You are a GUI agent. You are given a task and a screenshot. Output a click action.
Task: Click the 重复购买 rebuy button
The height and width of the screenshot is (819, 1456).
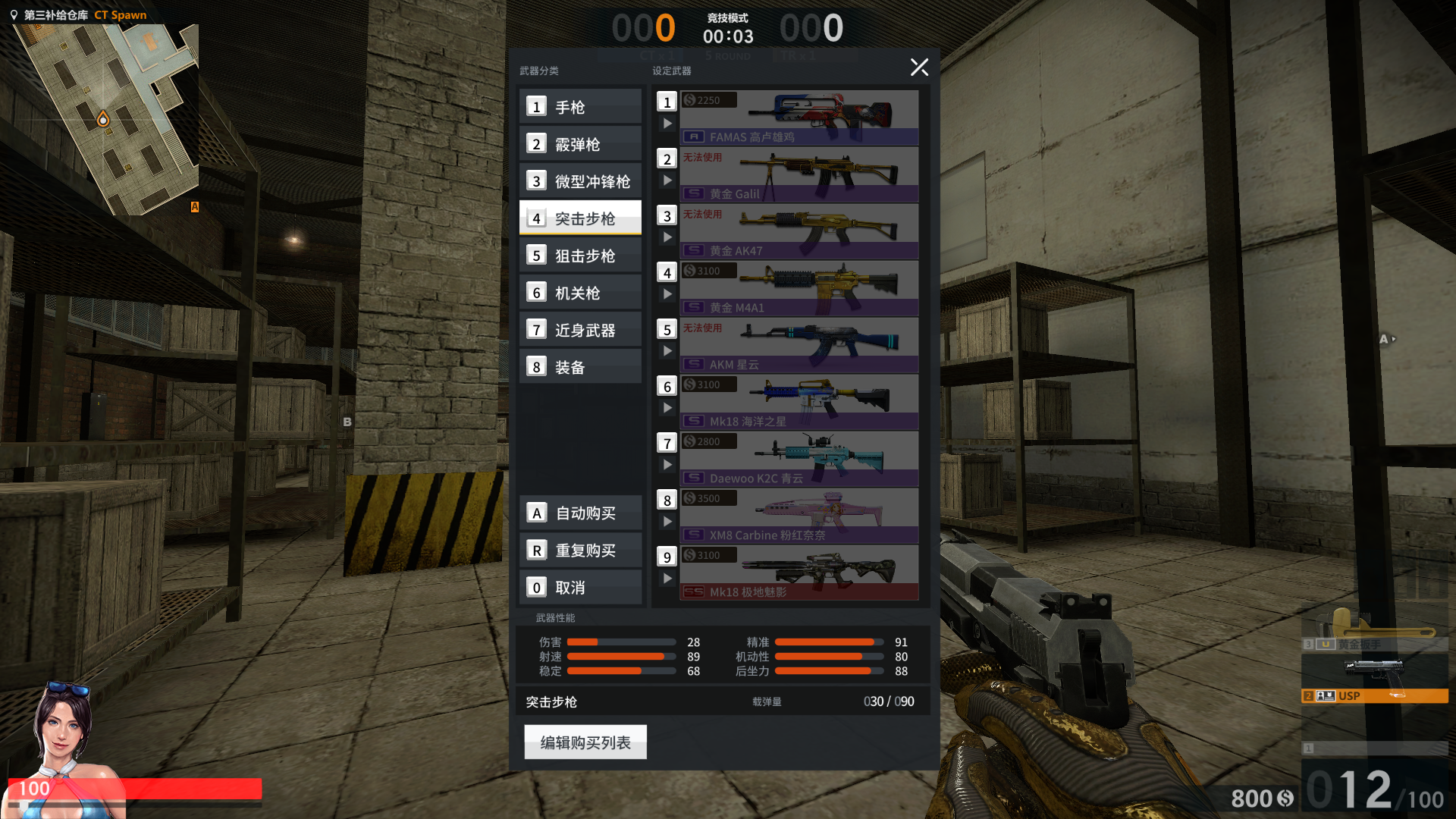tap(581, 551)
